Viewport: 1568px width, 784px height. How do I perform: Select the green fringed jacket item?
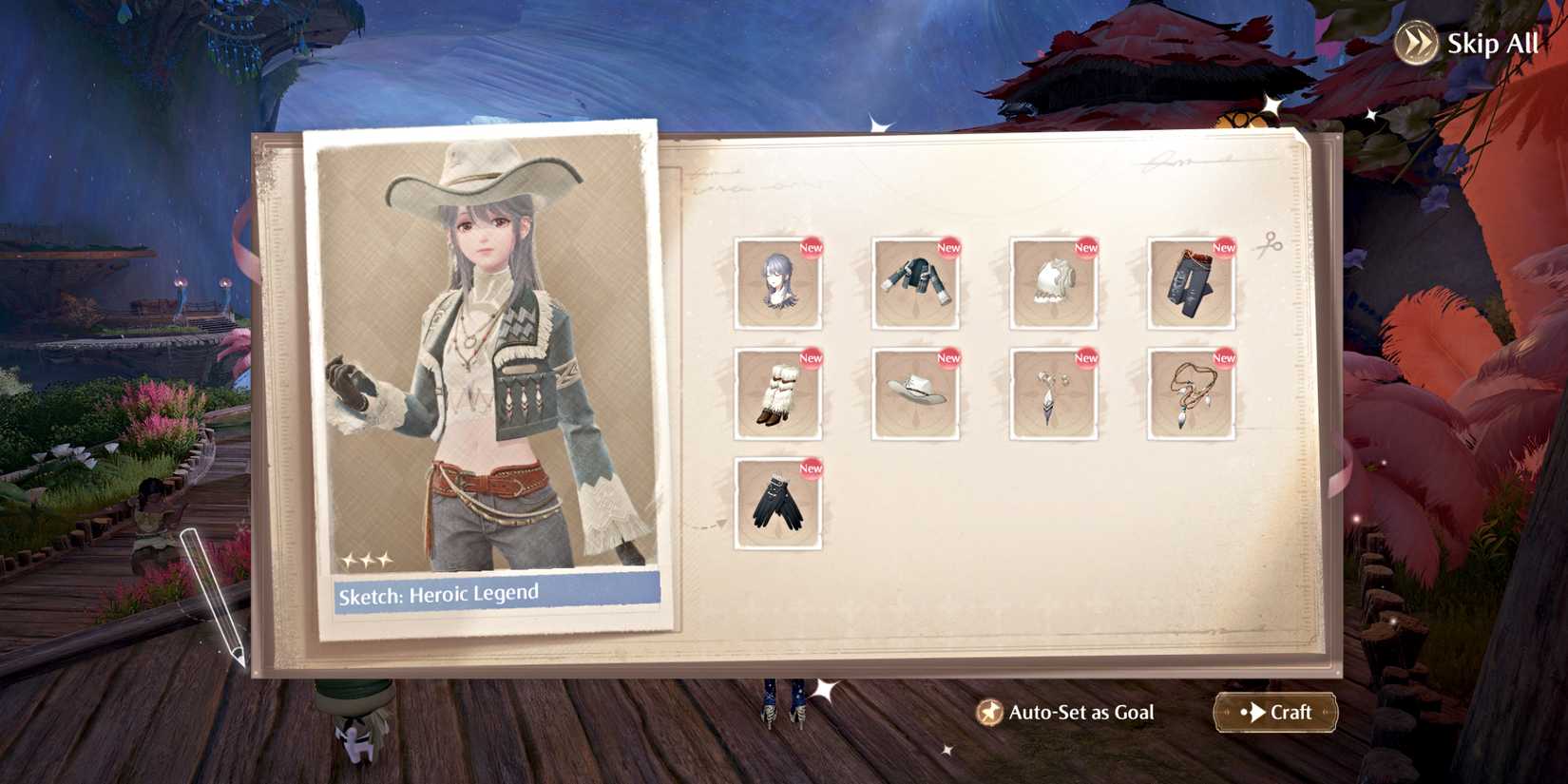pyautogui.click(x=915, y=283)
